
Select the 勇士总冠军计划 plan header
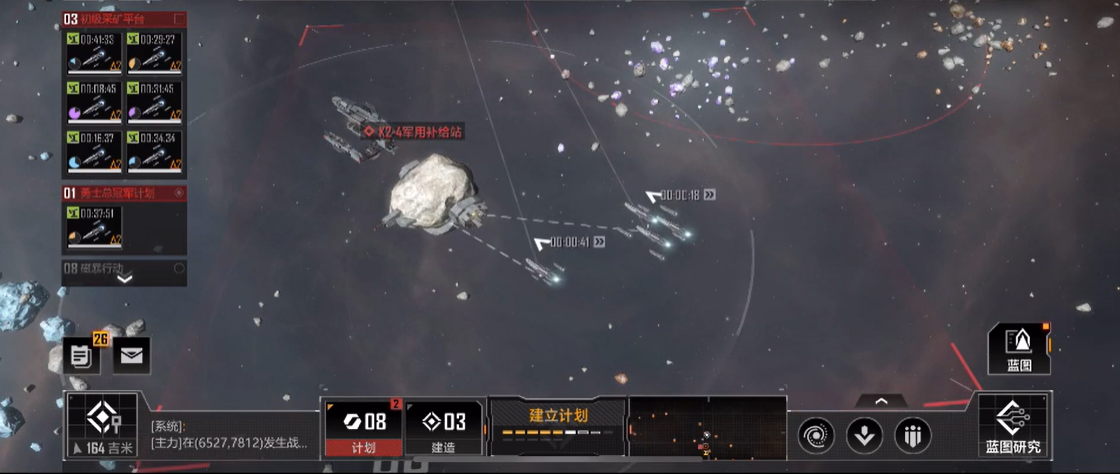(x=124, y=193)
